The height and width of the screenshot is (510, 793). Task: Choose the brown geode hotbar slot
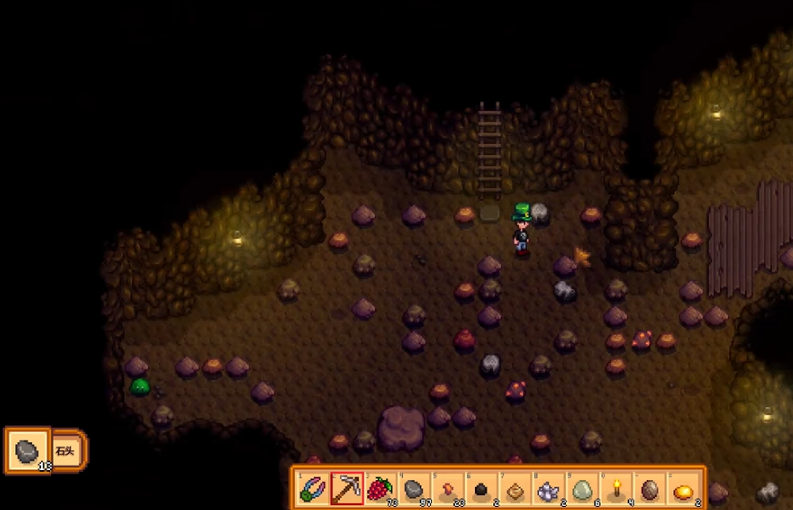[650, 489]
